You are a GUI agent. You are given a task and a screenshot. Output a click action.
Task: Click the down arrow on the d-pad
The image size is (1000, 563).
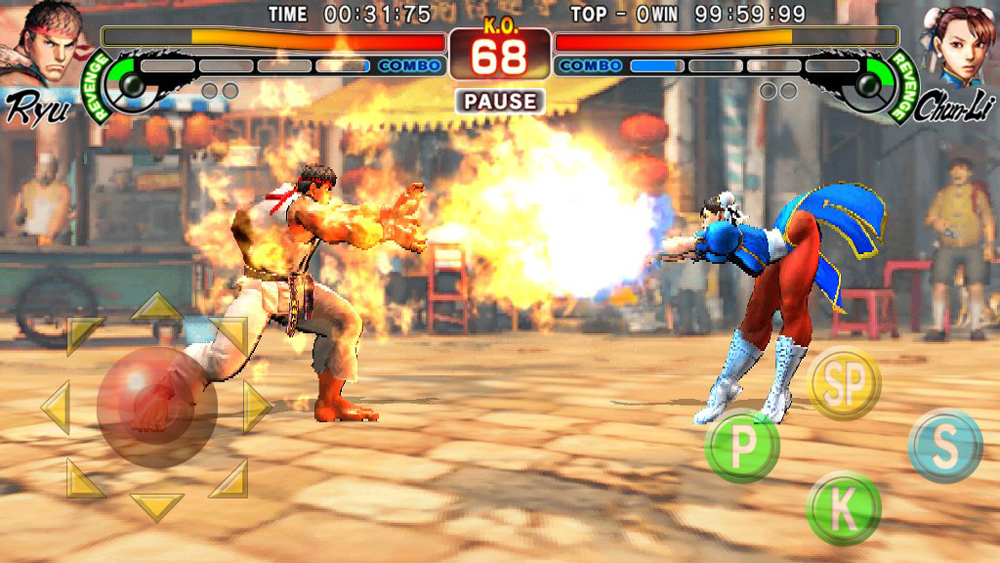[157, 506]
